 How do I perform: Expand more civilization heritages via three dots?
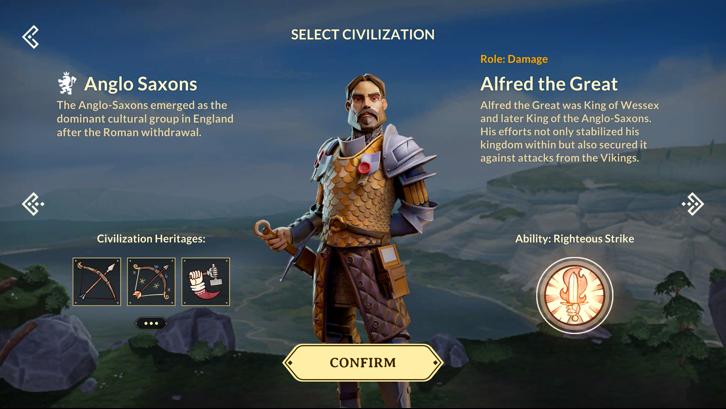point(151,323)
